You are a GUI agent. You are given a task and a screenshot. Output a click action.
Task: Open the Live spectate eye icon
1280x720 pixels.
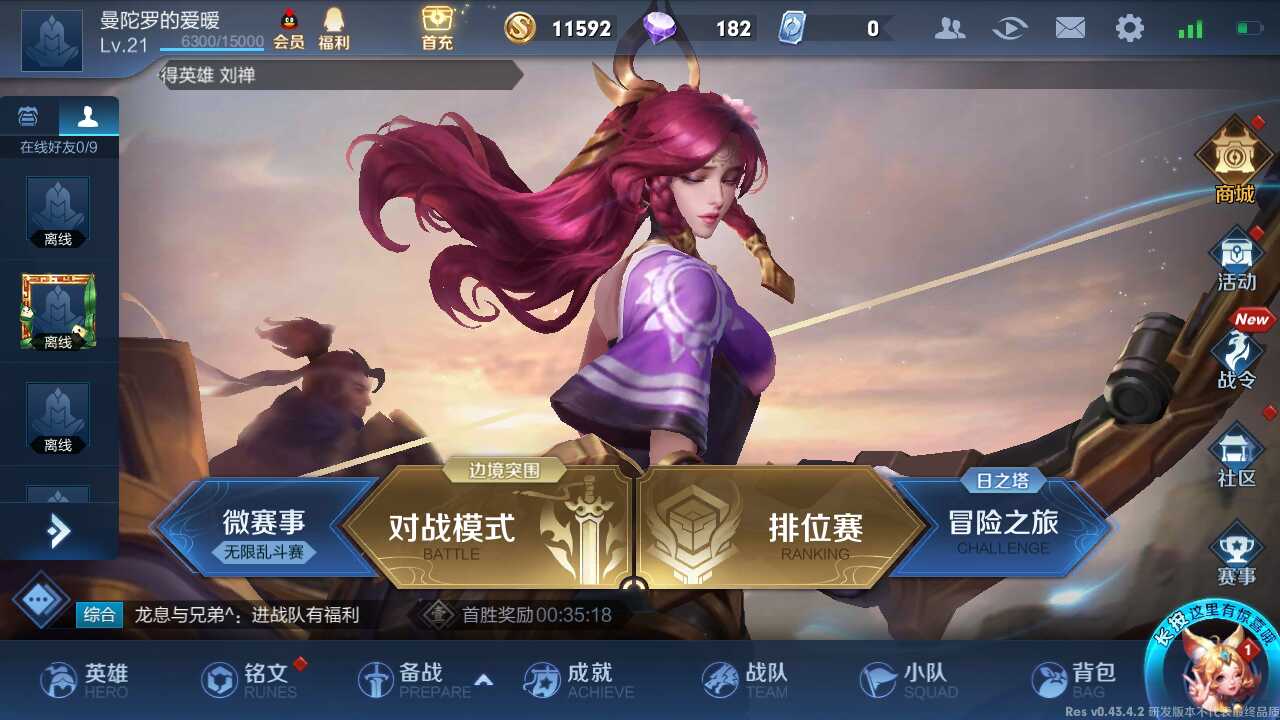point(1011,28)
